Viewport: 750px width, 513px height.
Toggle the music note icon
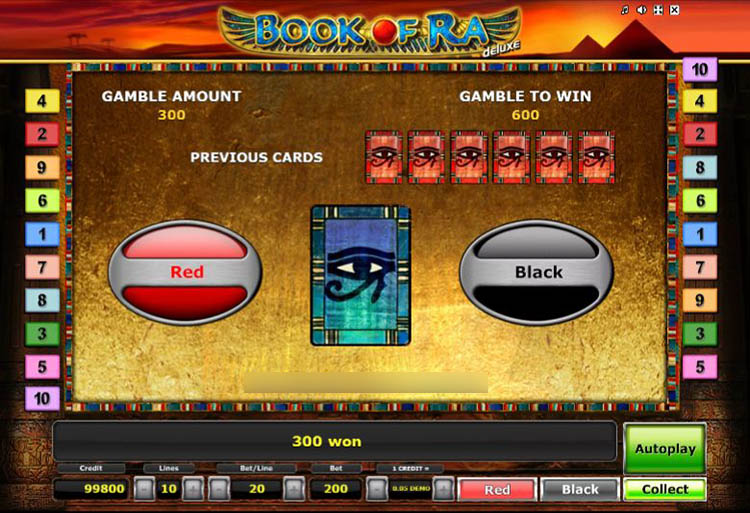pos(625,11)
